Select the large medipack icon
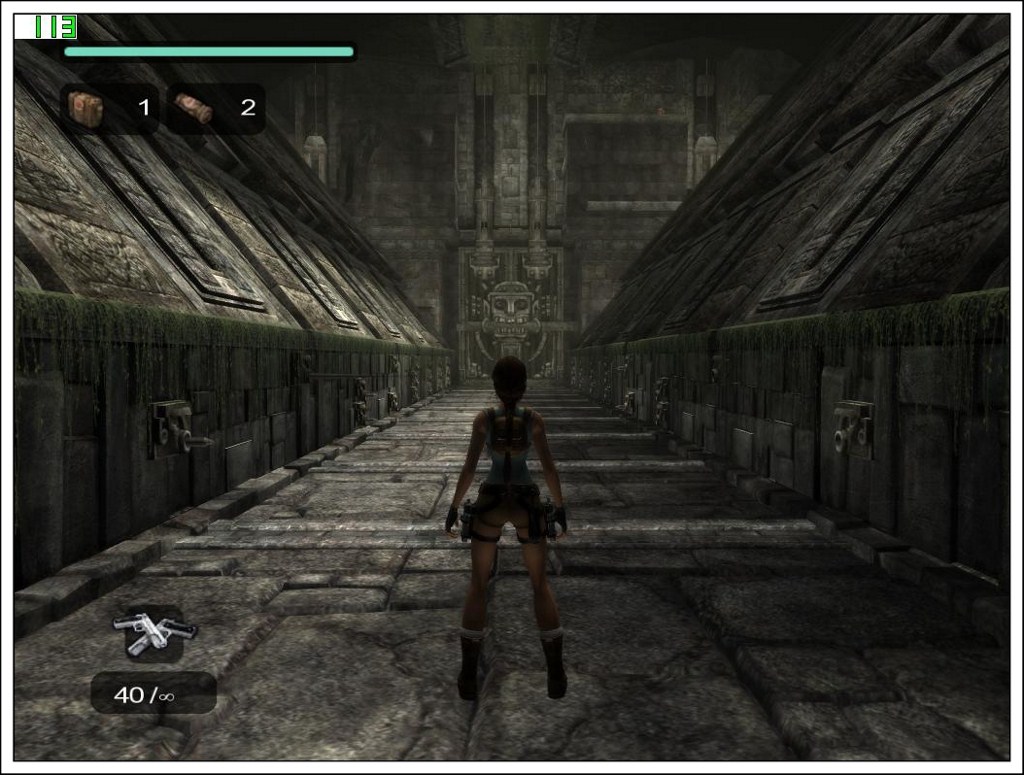 86,108
